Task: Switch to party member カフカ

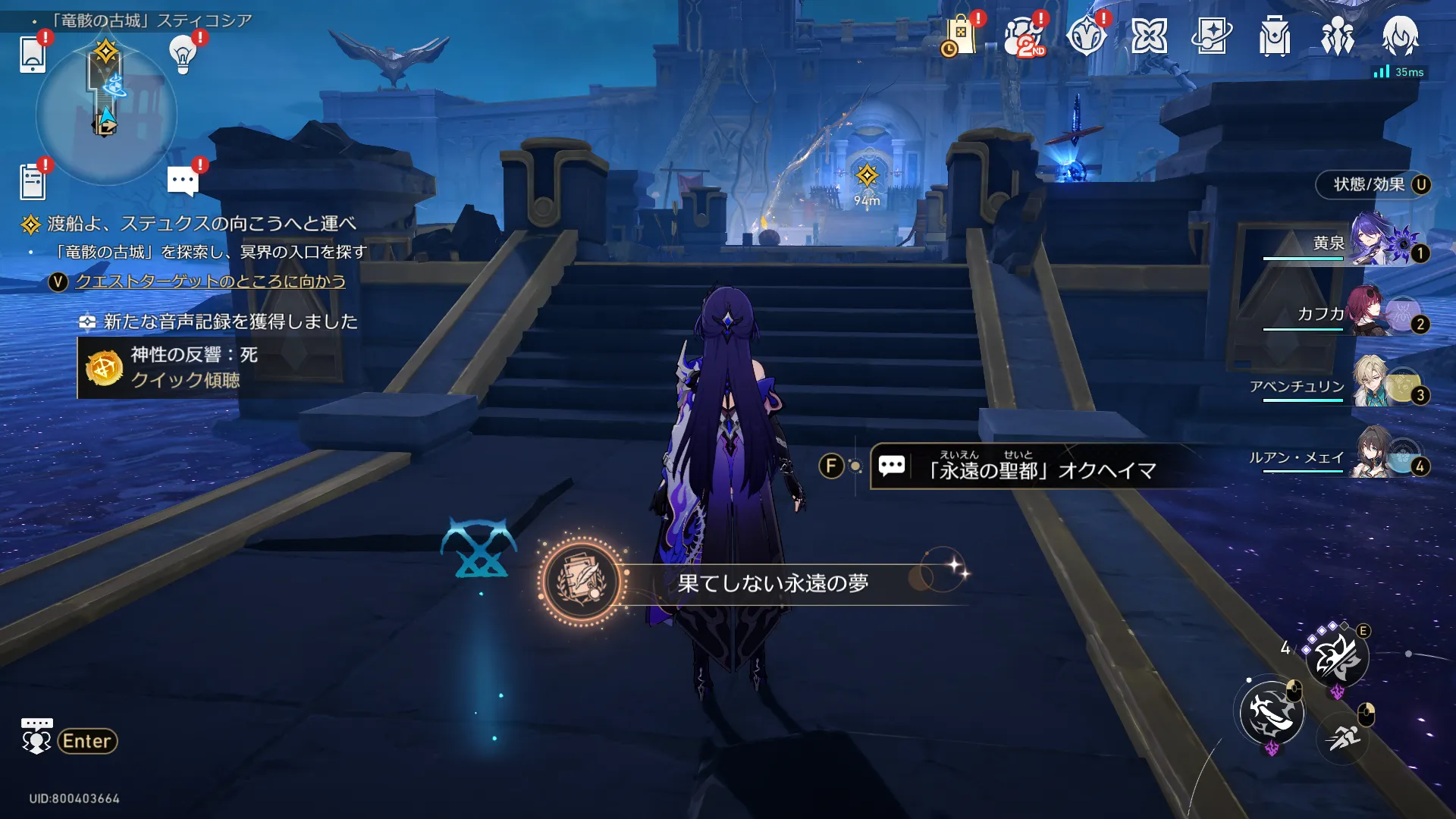Action: pos(1357,314)
